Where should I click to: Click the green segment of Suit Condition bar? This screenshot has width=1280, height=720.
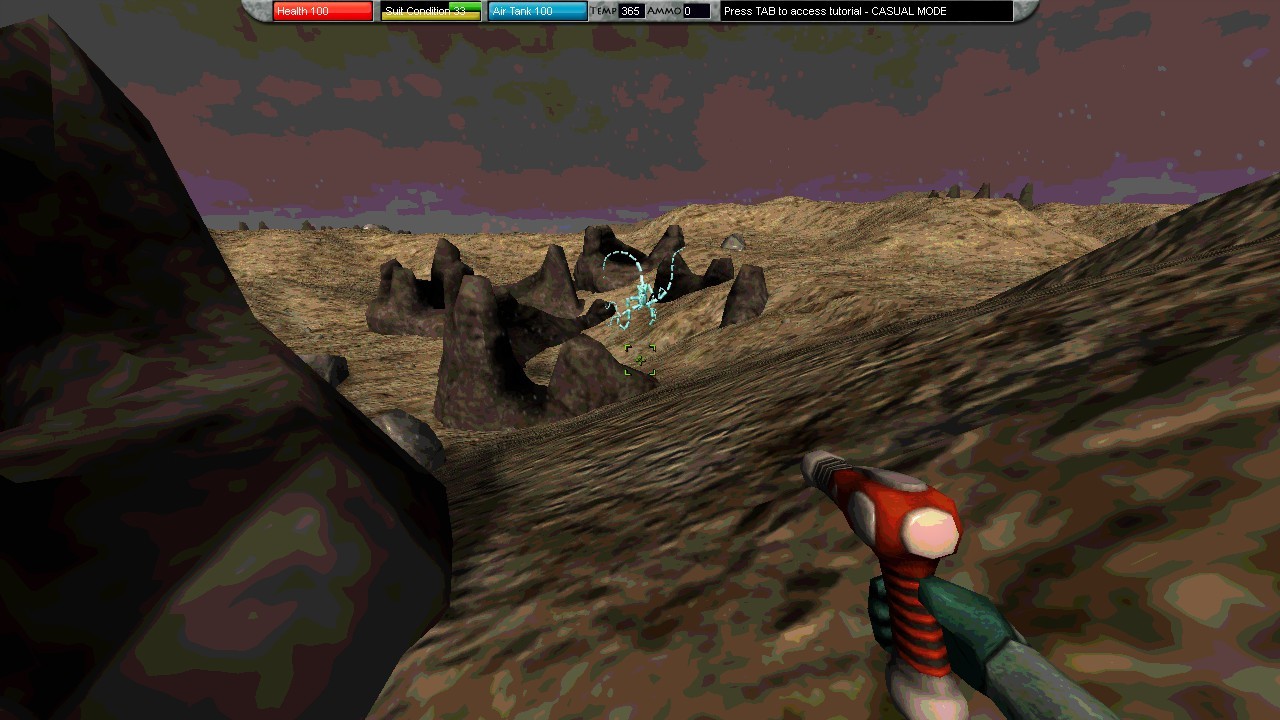coord(465,8)
